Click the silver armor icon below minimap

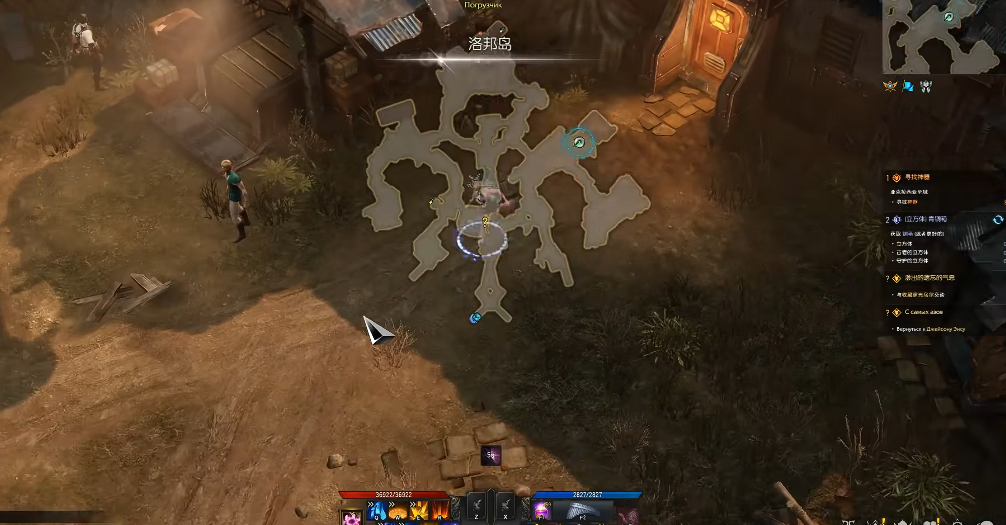point(927,86)
